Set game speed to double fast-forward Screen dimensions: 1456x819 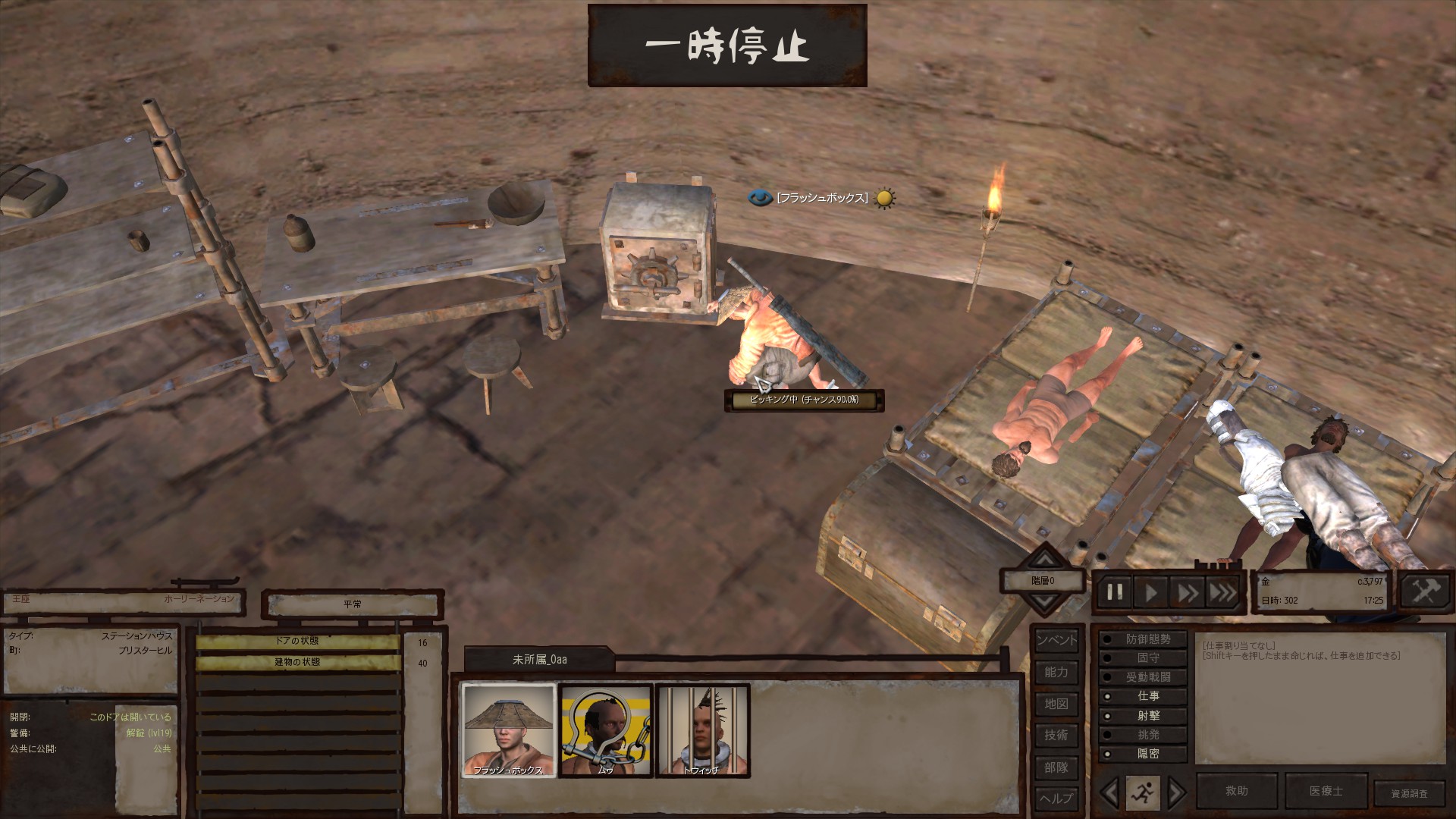tap(1187, 592)
